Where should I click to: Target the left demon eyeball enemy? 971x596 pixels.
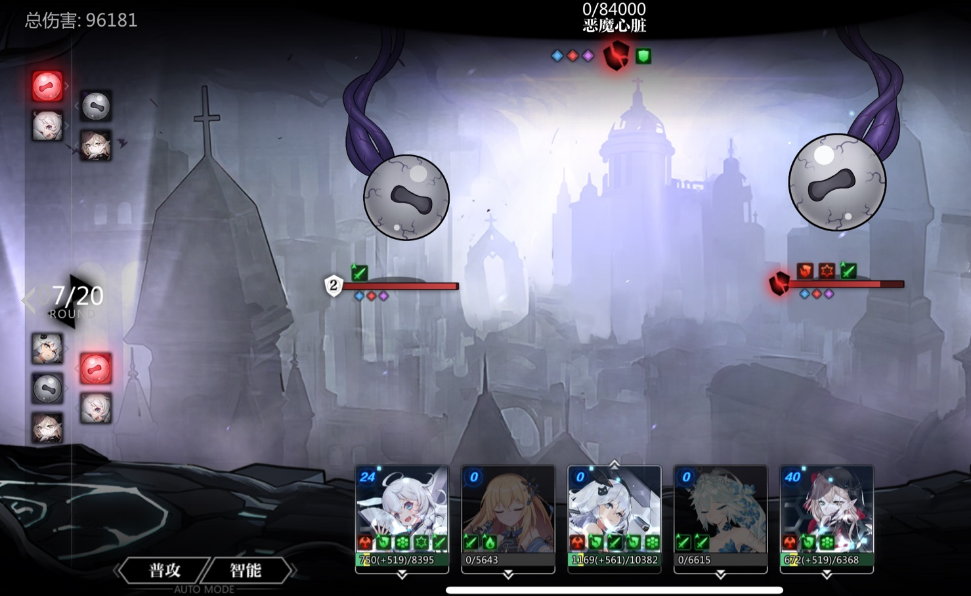tap(405, 197)
